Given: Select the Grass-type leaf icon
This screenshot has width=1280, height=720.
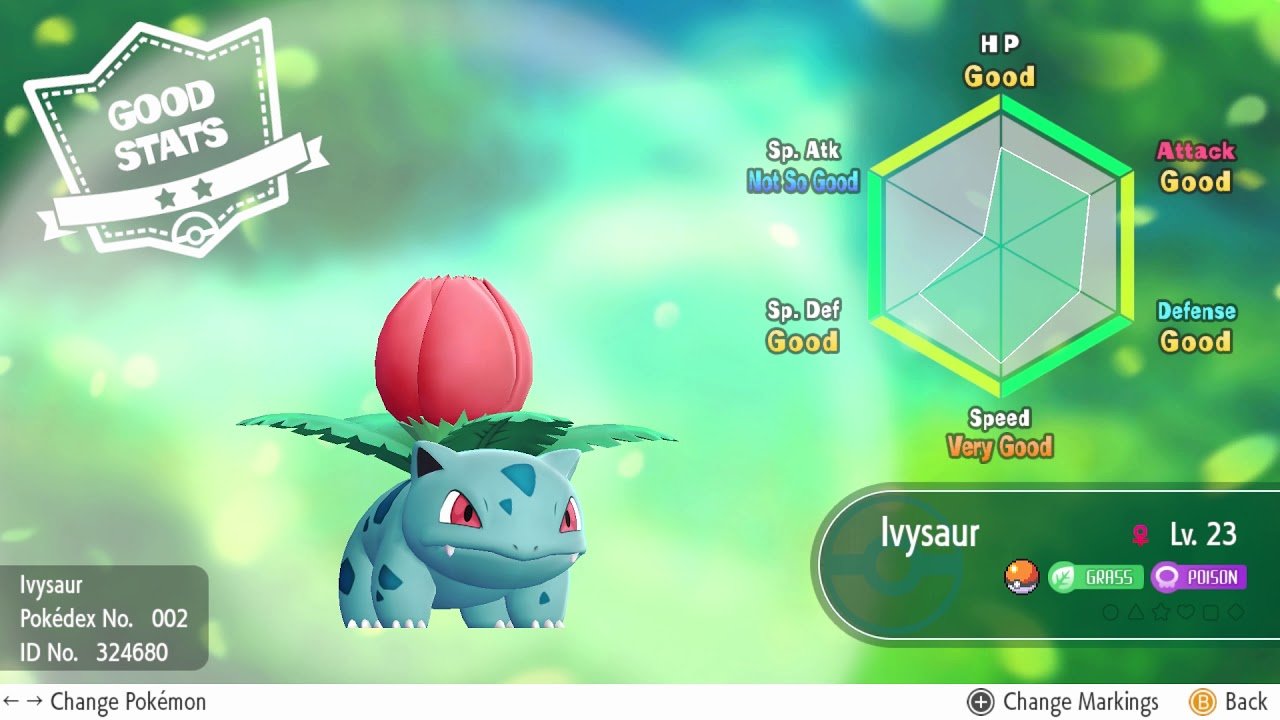Looking at the screenshot, I should [x=1062, y=577].
